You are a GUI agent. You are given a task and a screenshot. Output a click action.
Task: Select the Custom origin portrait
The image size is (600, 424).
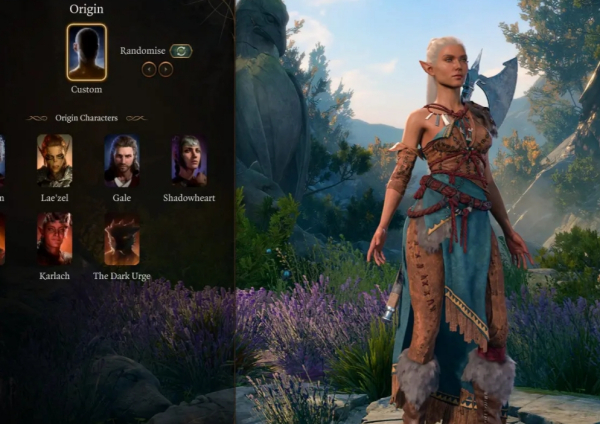[x=86, y=52]
